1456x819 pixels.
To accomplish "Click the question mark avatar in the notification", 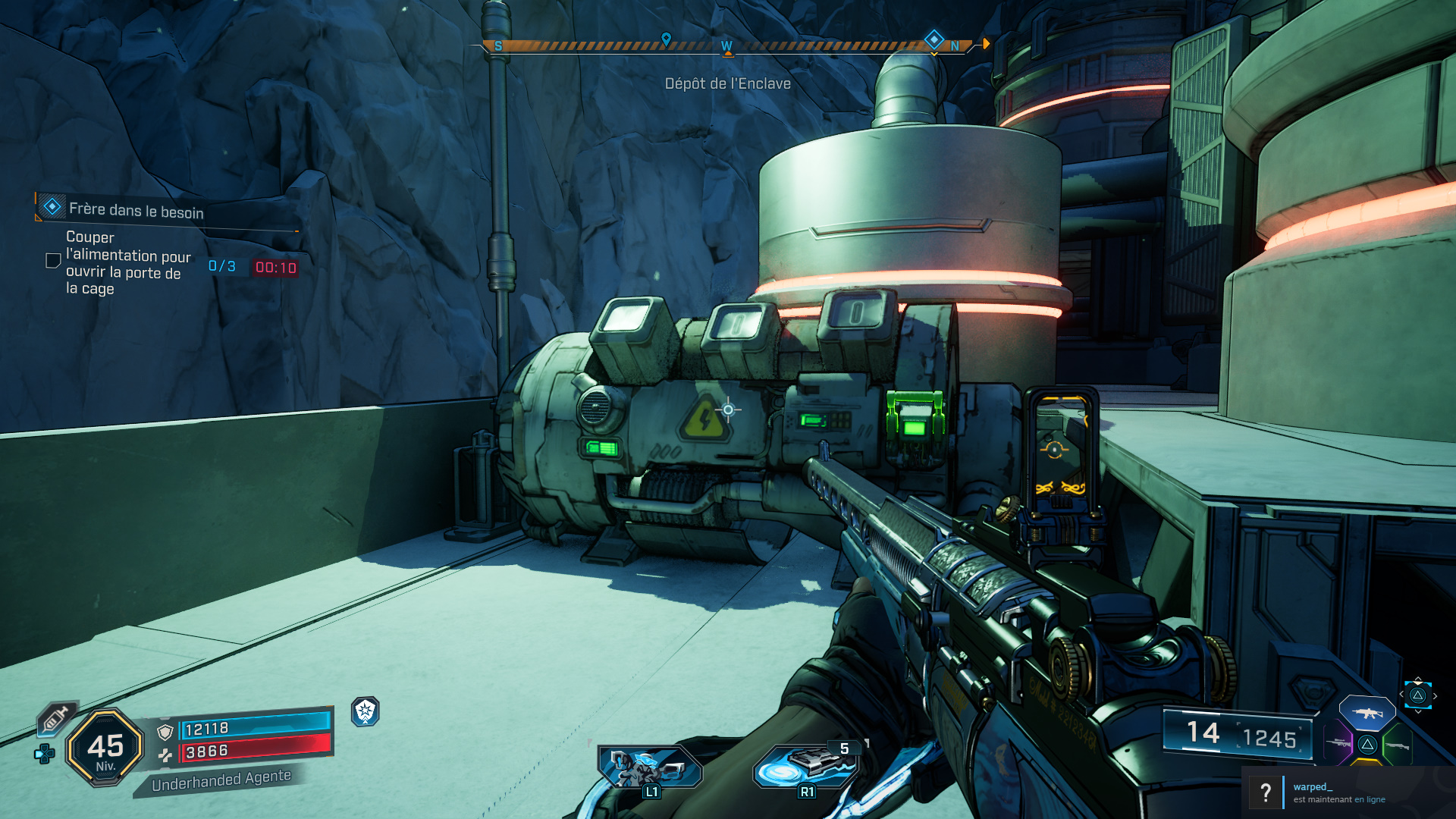I will (x=1265, y=792).
